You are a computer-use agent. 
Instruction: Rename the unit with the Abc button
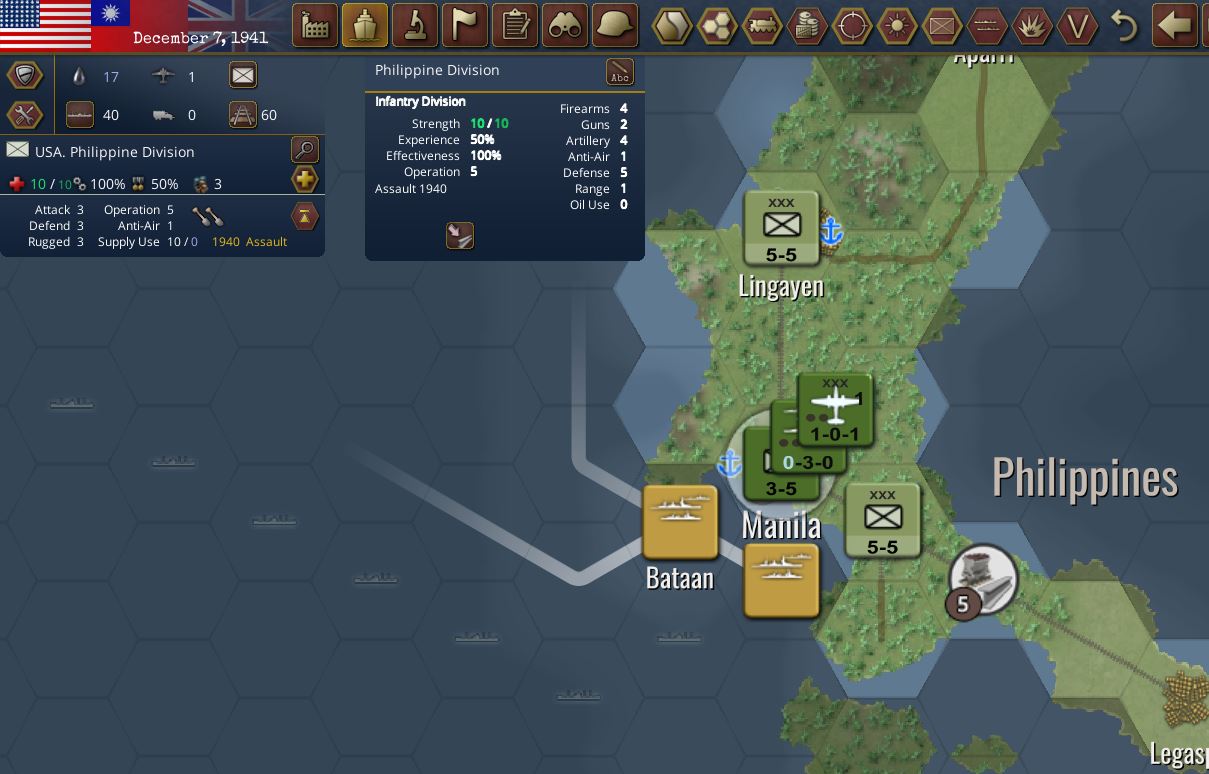pyautogui.click(x=620, y=72)
